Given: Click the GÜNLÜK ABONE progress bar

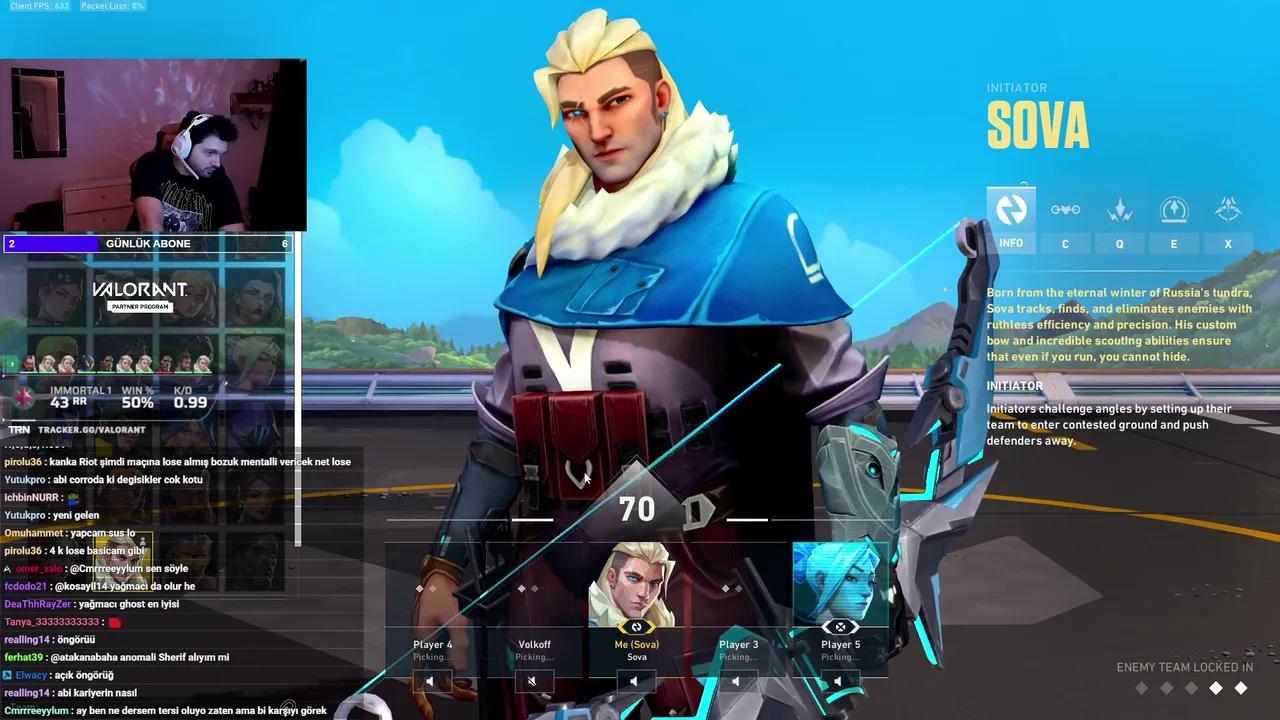Looking at the screenshot, I should coord(148,243).
